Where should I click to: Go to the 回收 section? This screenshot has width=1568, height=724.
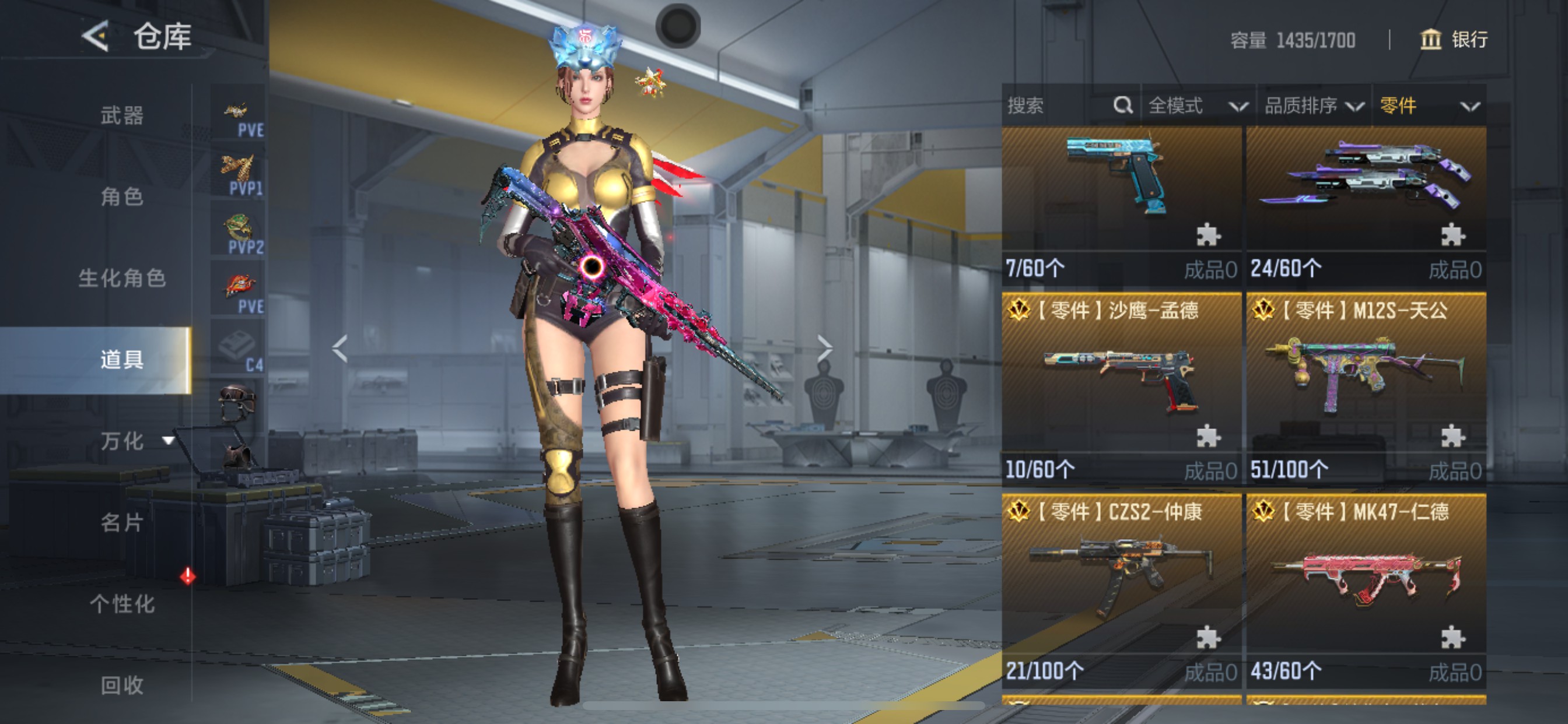[x=122, y=685]
